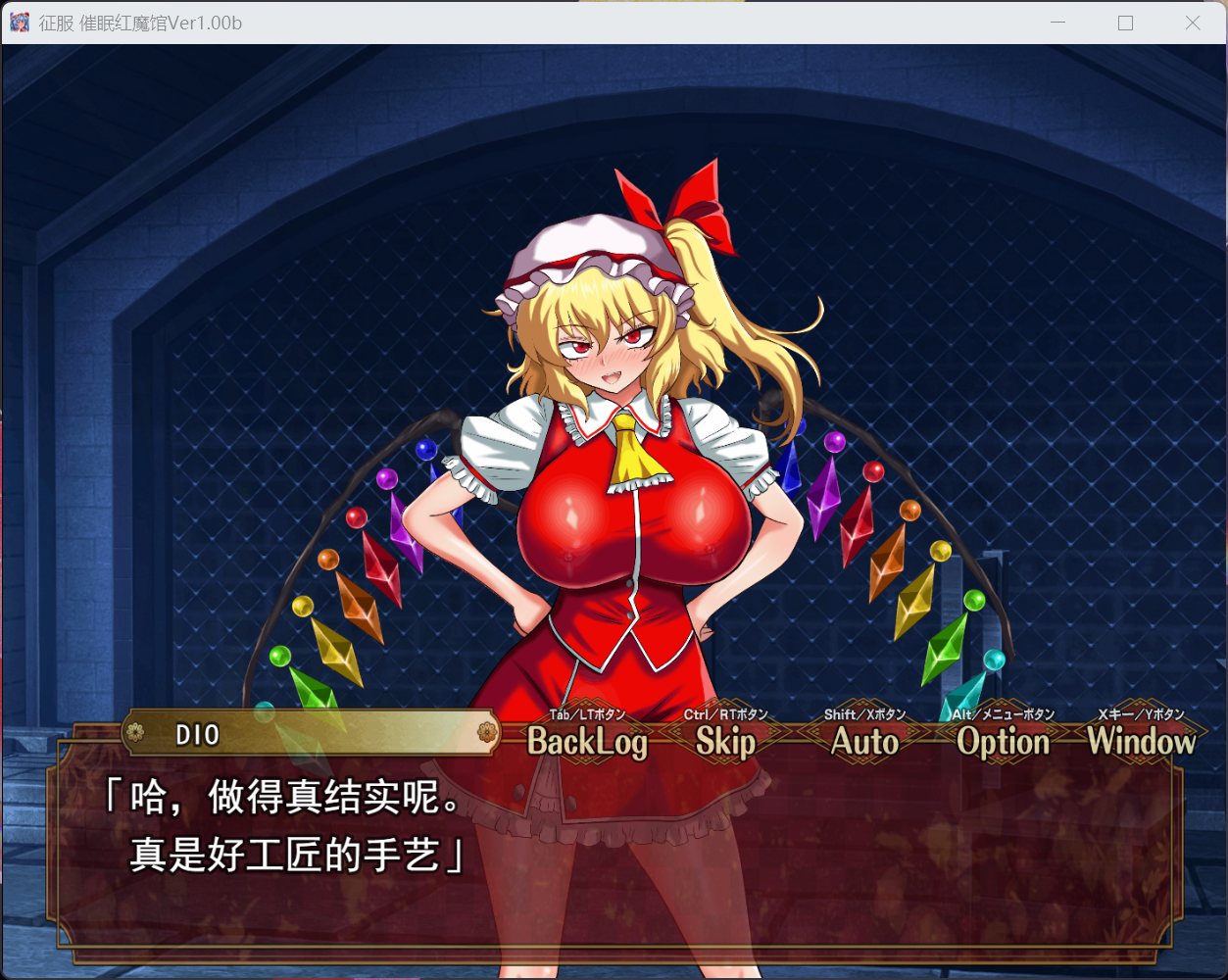Minimize the game window
The height and width of the screenshot is (980, 1228).
1057,23
